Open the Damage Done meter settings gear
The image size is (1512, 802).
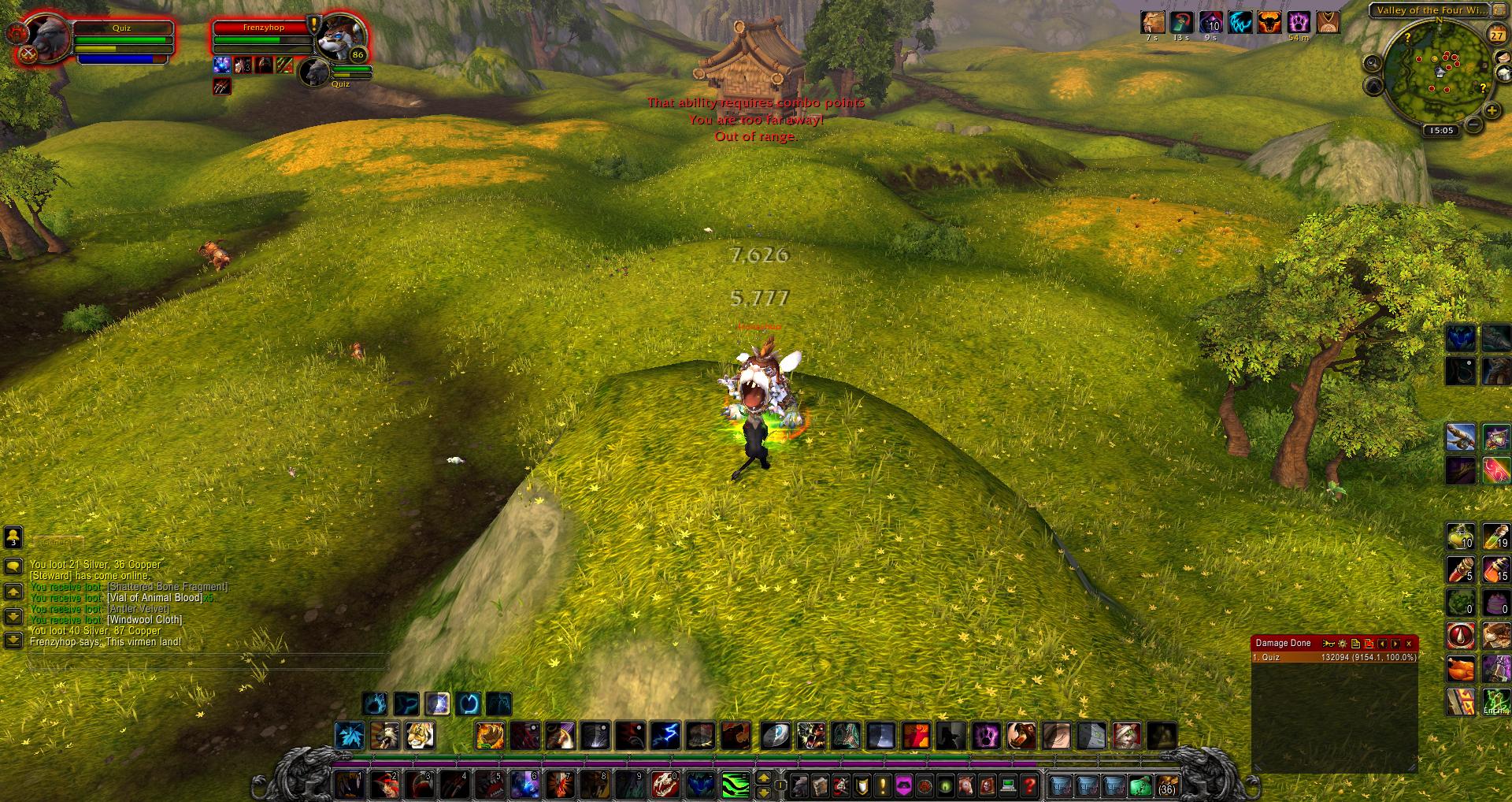tap(1343, 644)
